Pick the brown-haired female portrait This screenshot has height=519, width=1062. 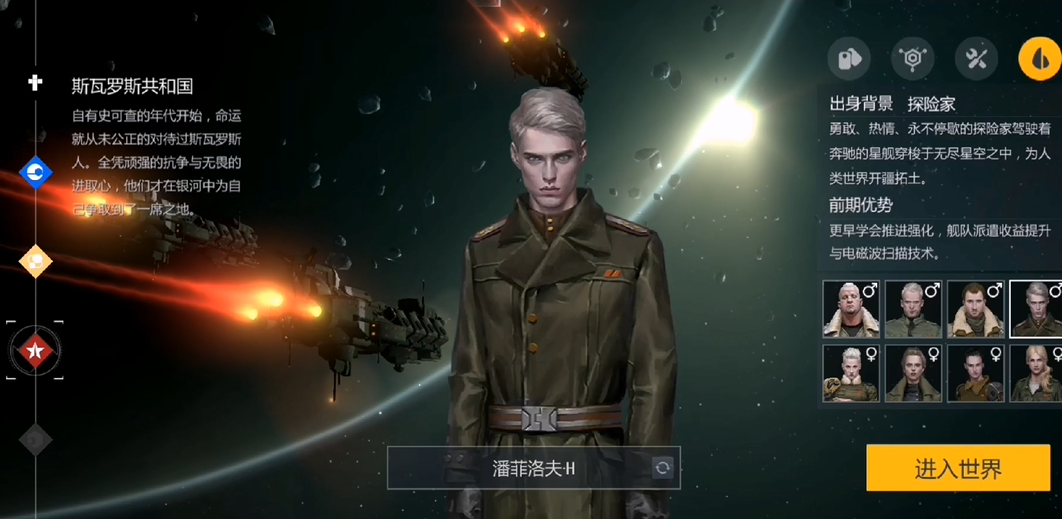click(x=913, y=373)
